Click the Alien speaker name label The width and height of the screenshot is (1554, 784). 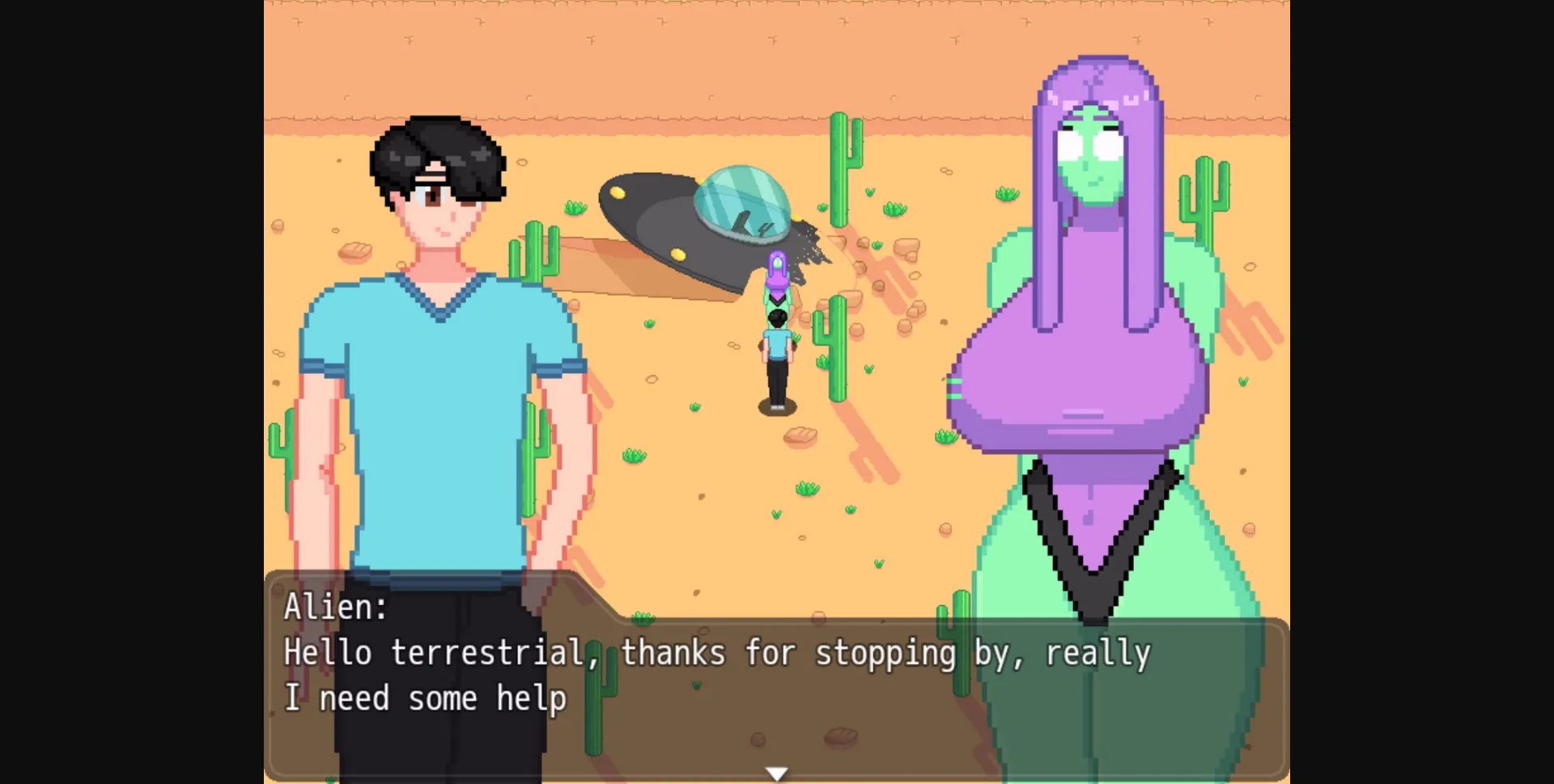pyautogui.click(x=334, y=607)
